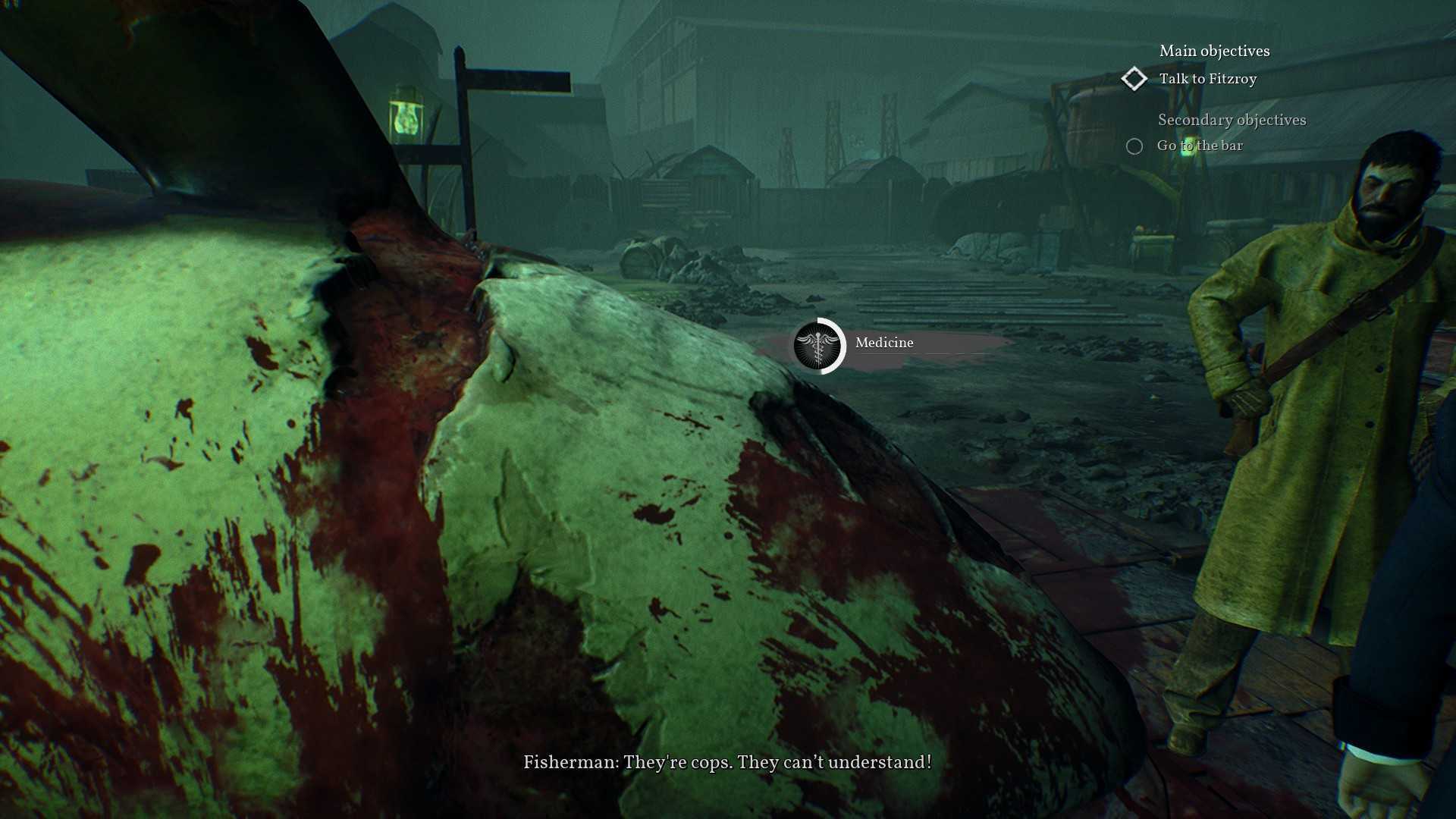
Task: Select the Medicine caduceus interaction icon
Action: click(818, 345)
